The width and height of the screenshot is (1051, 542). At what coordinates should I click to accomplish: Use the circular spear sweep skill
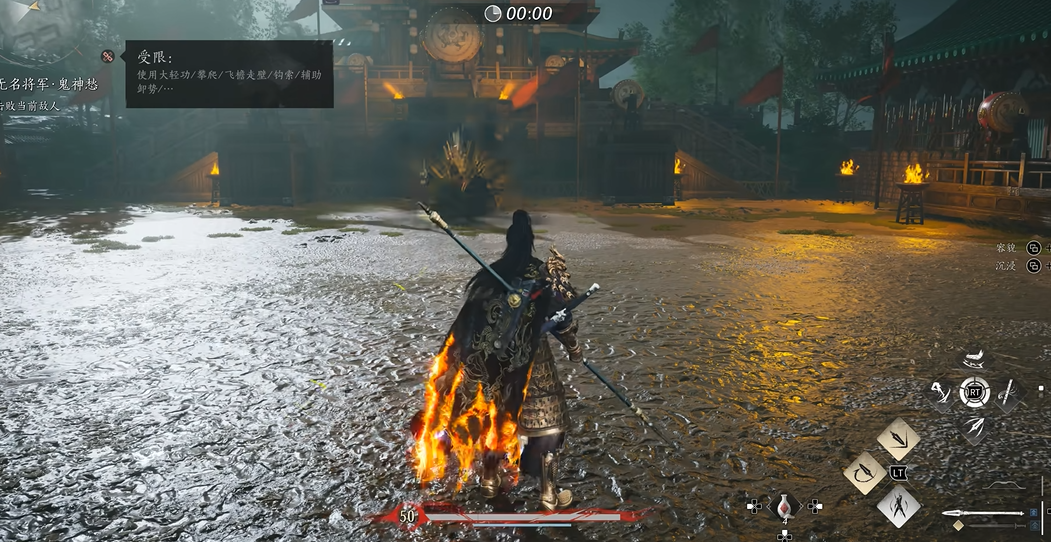[864, 472]
